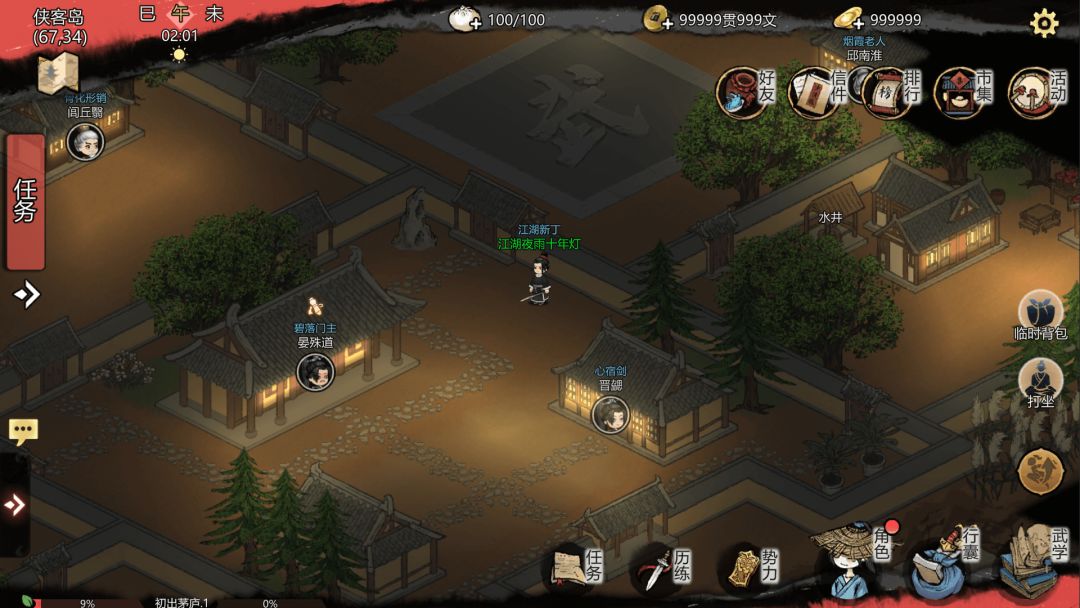Open the 行囊 inventory bag
Viewport: 1080px width, 608px height.
[940, 566]
